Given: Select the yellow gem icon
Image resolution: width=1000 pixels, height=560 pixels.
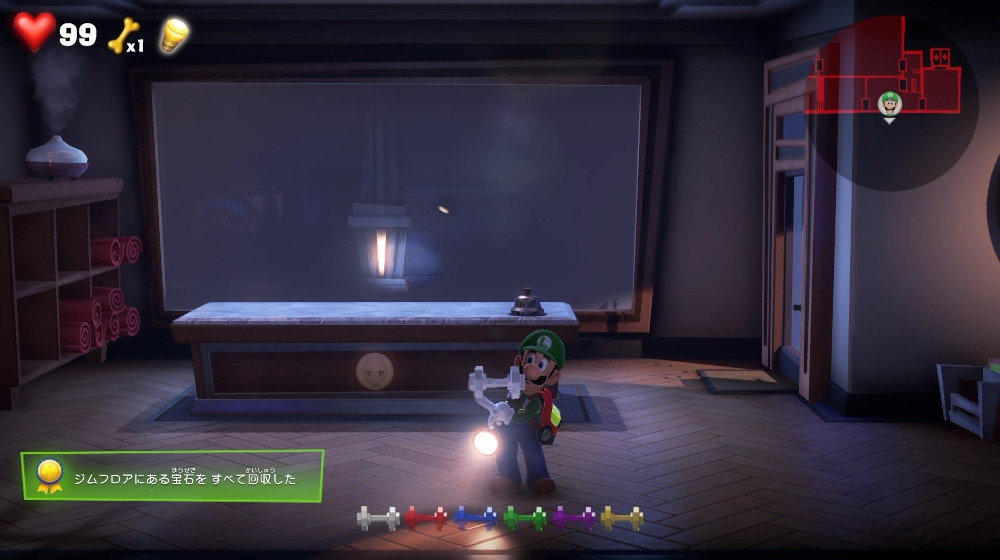Looking at the screenshot, I should pos(621,518).
